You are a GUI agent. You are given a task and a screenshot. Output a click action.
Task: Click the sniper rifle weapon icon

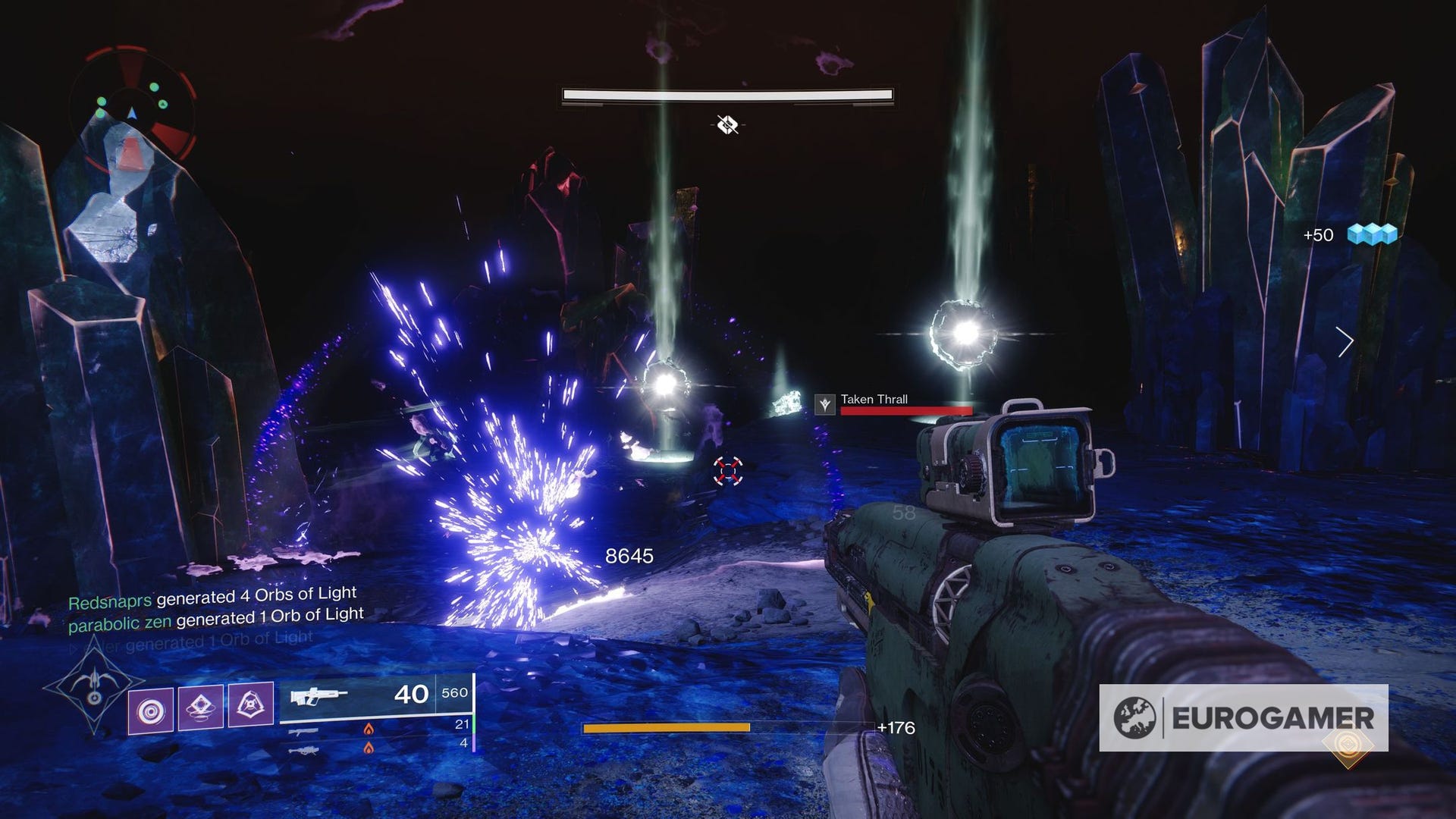[x=305, y=750]
